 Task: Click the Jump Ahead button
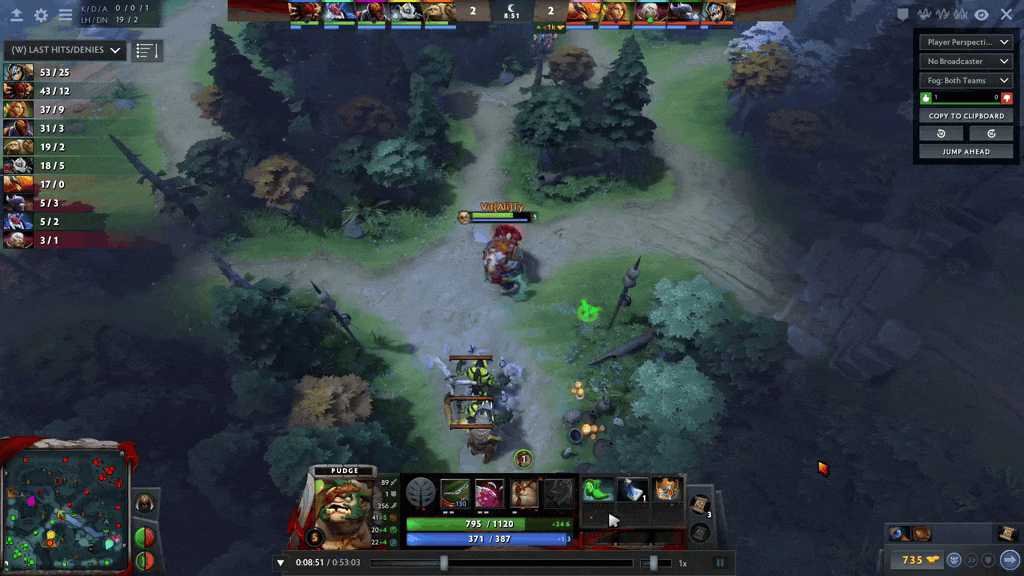coord(965,152)
